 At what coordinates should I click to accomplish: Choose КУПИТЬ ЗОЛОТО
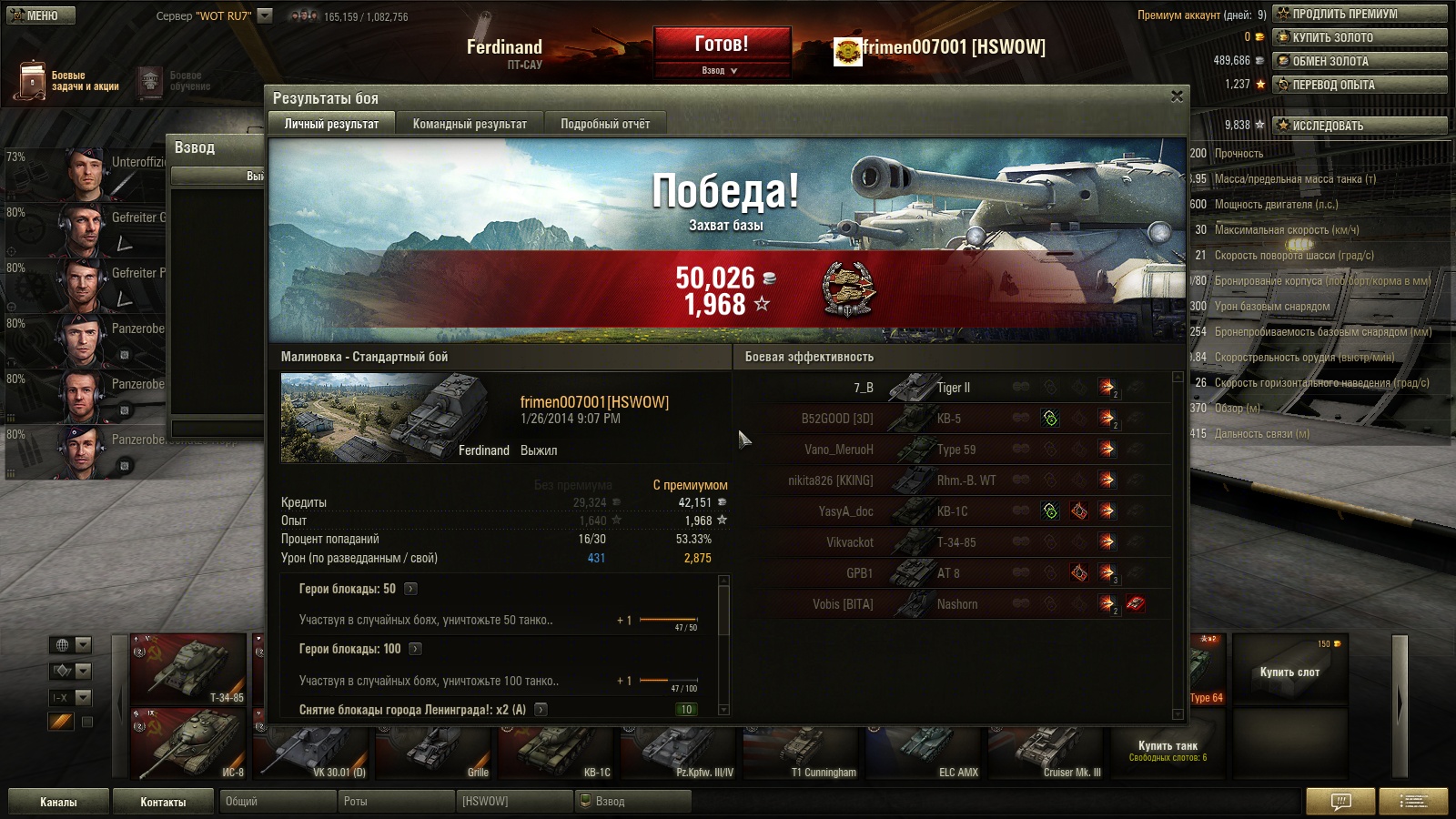coord(1360,37)
